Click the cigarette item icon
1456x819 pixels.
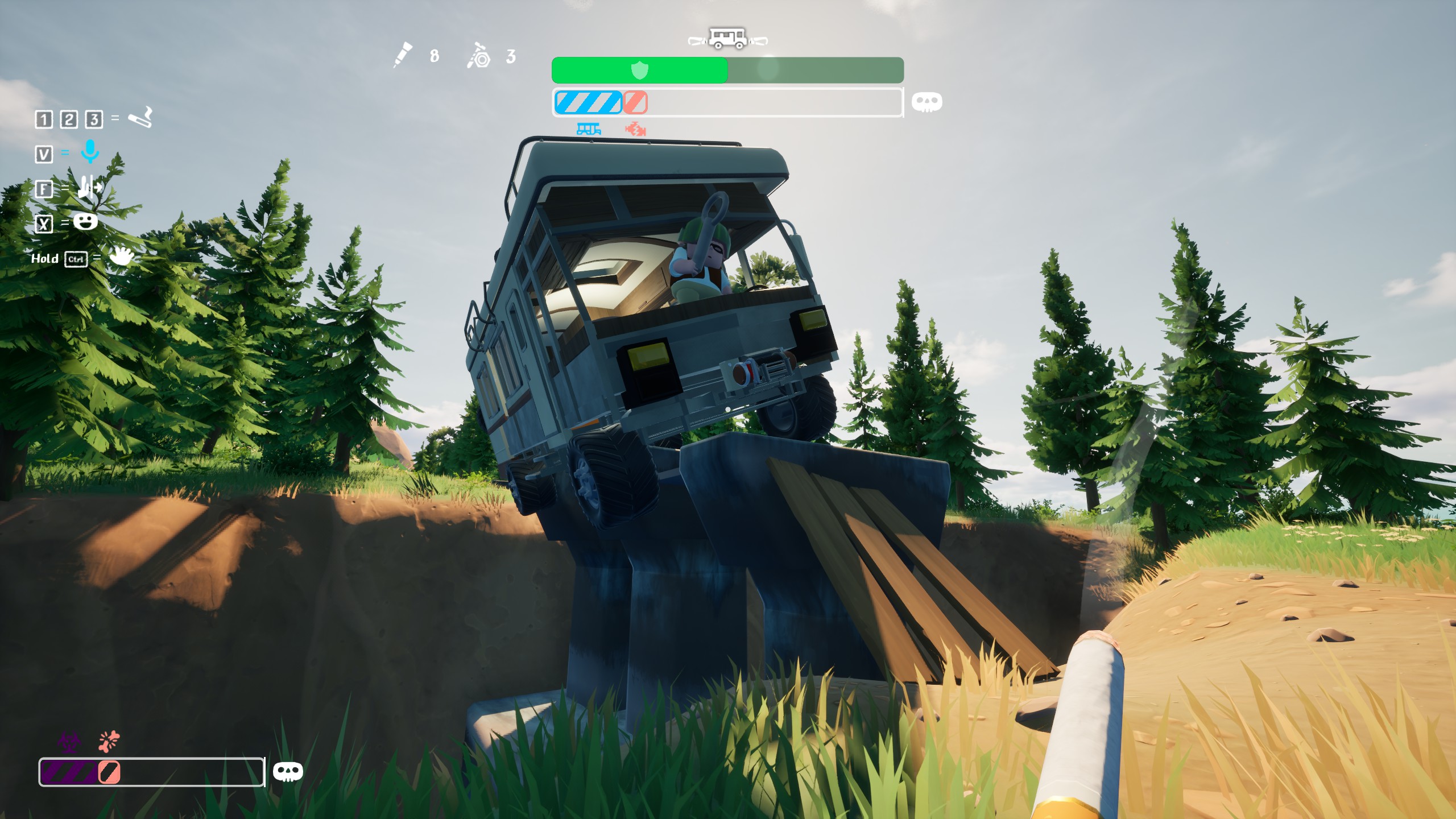pyautogui.click(x=140, y=118)
